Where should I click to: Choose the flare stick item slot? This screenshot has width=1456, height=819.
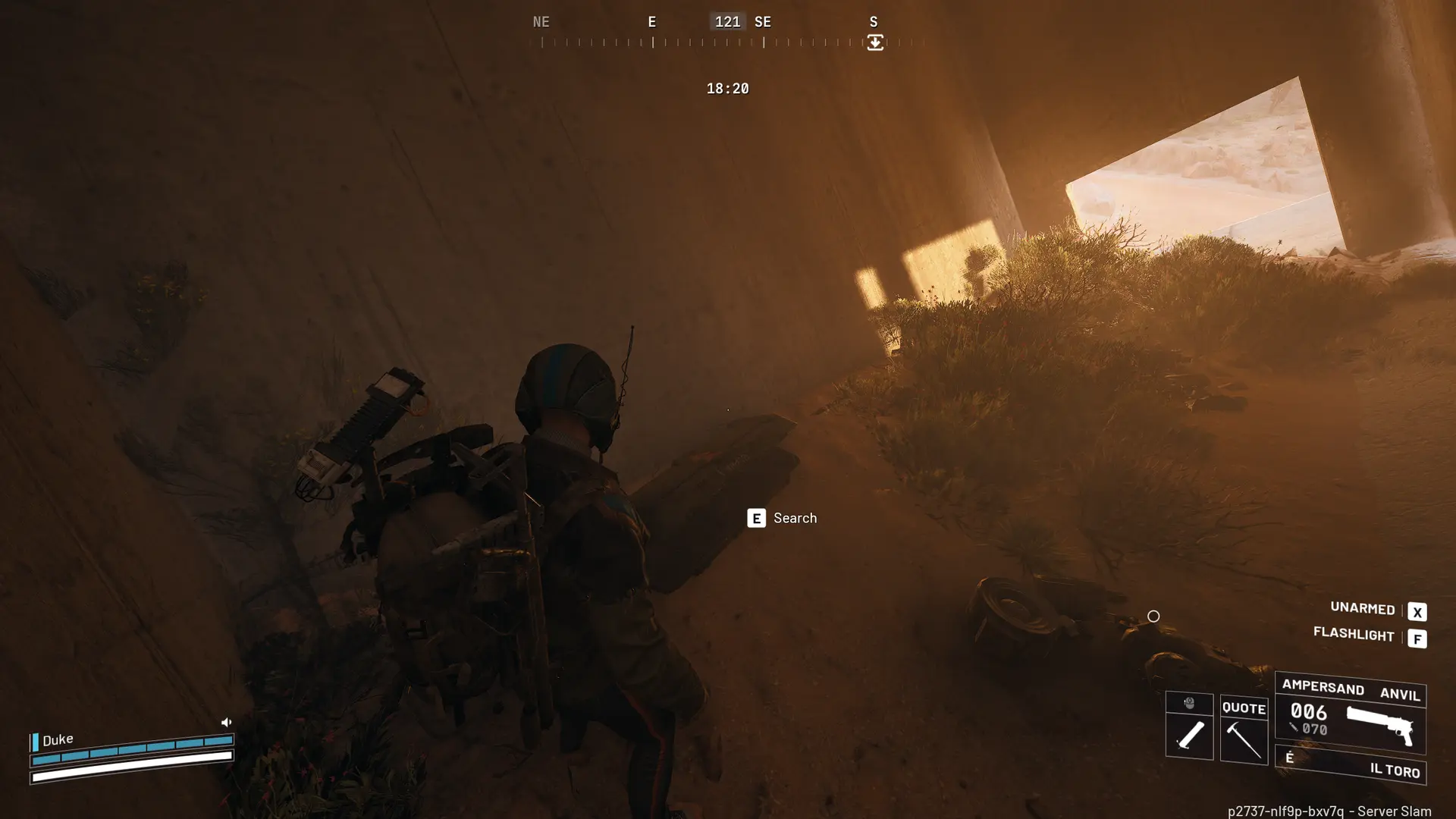click(x=1189, y=734)
